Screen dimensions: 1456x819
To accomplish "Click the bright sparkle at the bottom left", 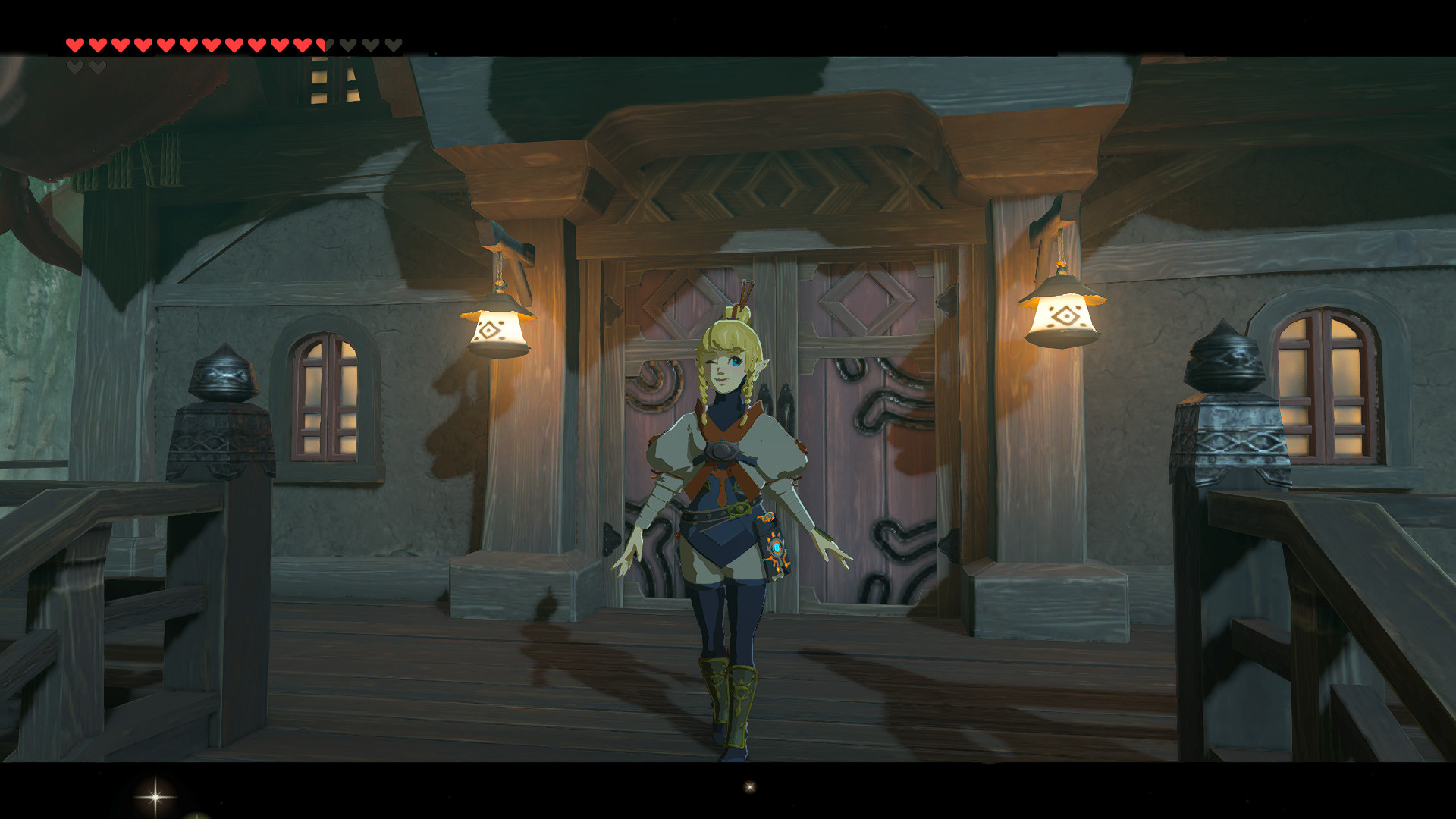I will pos(155,796).
